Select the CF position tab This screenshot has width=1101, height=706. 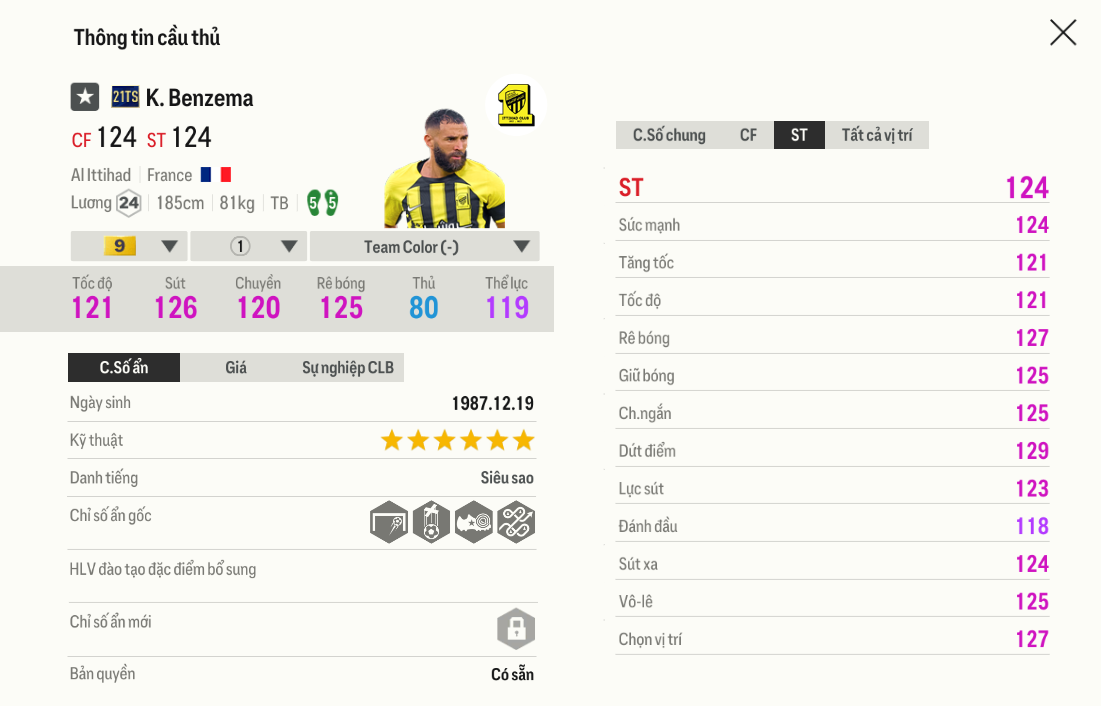pyautogui.click(x=748, y=135)
